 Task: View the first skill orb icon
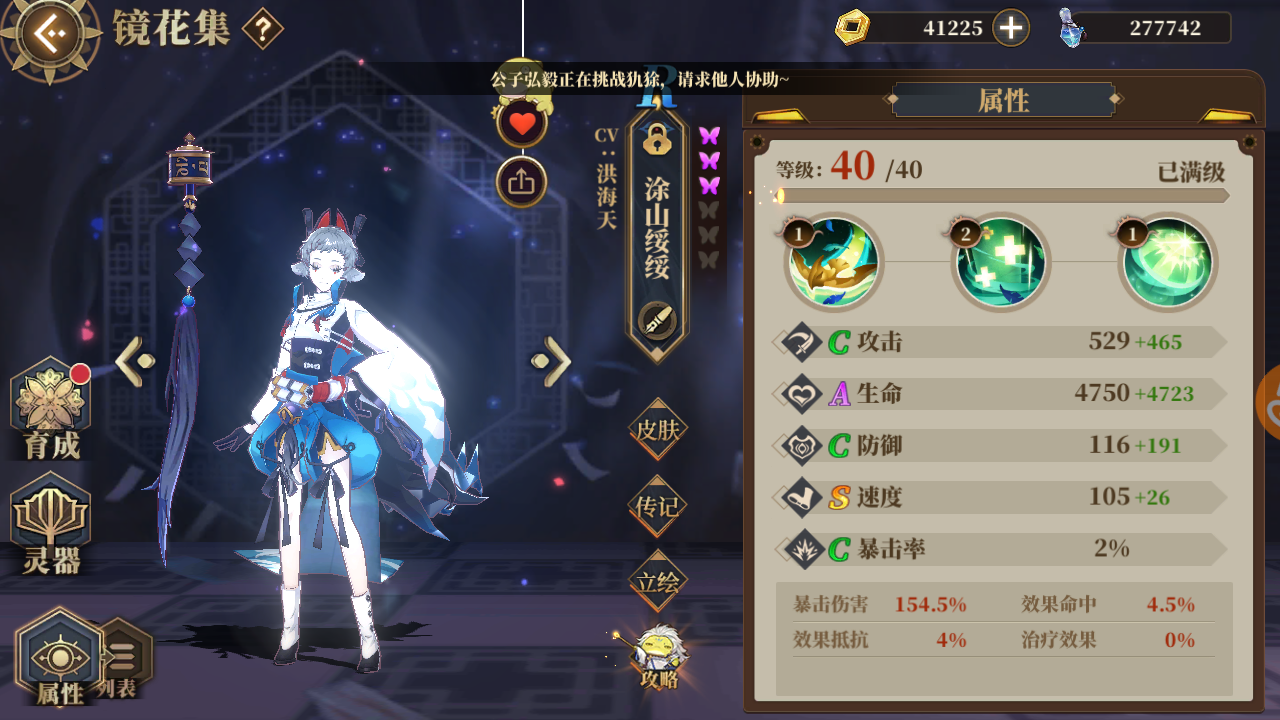tap(832, 262)
